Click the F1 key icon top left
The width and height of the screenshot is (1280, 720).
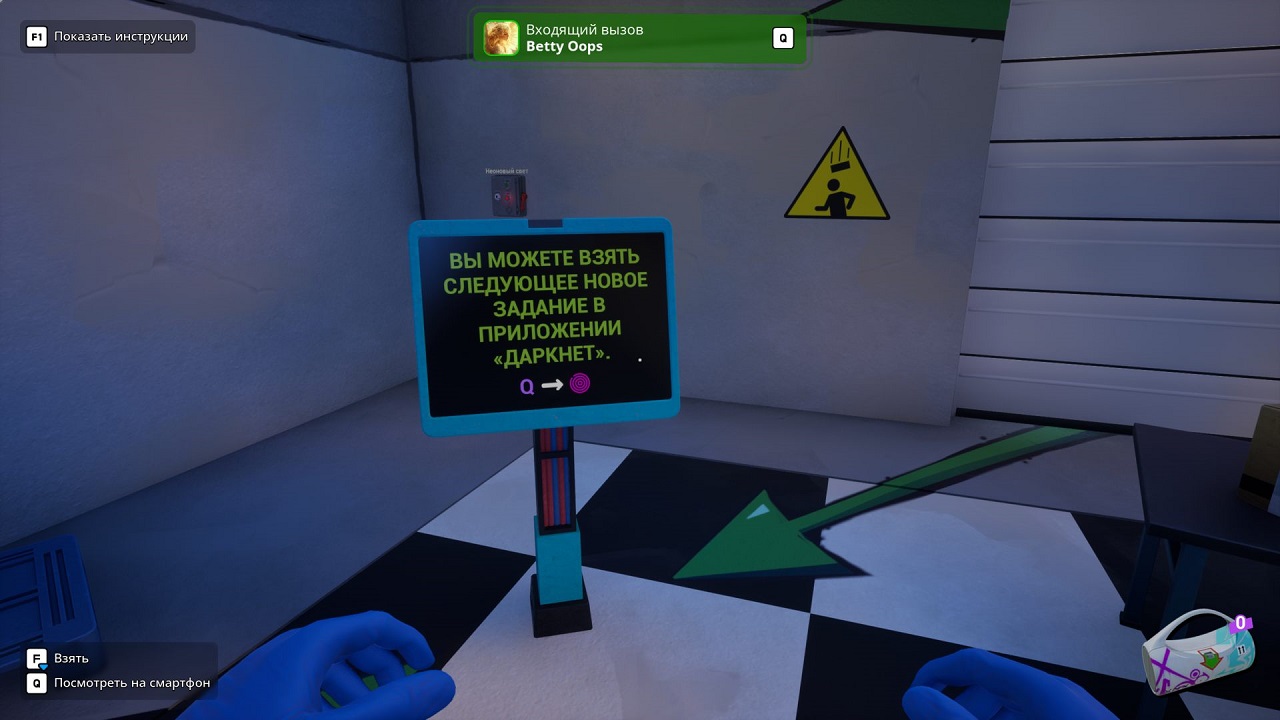(38, 35)
